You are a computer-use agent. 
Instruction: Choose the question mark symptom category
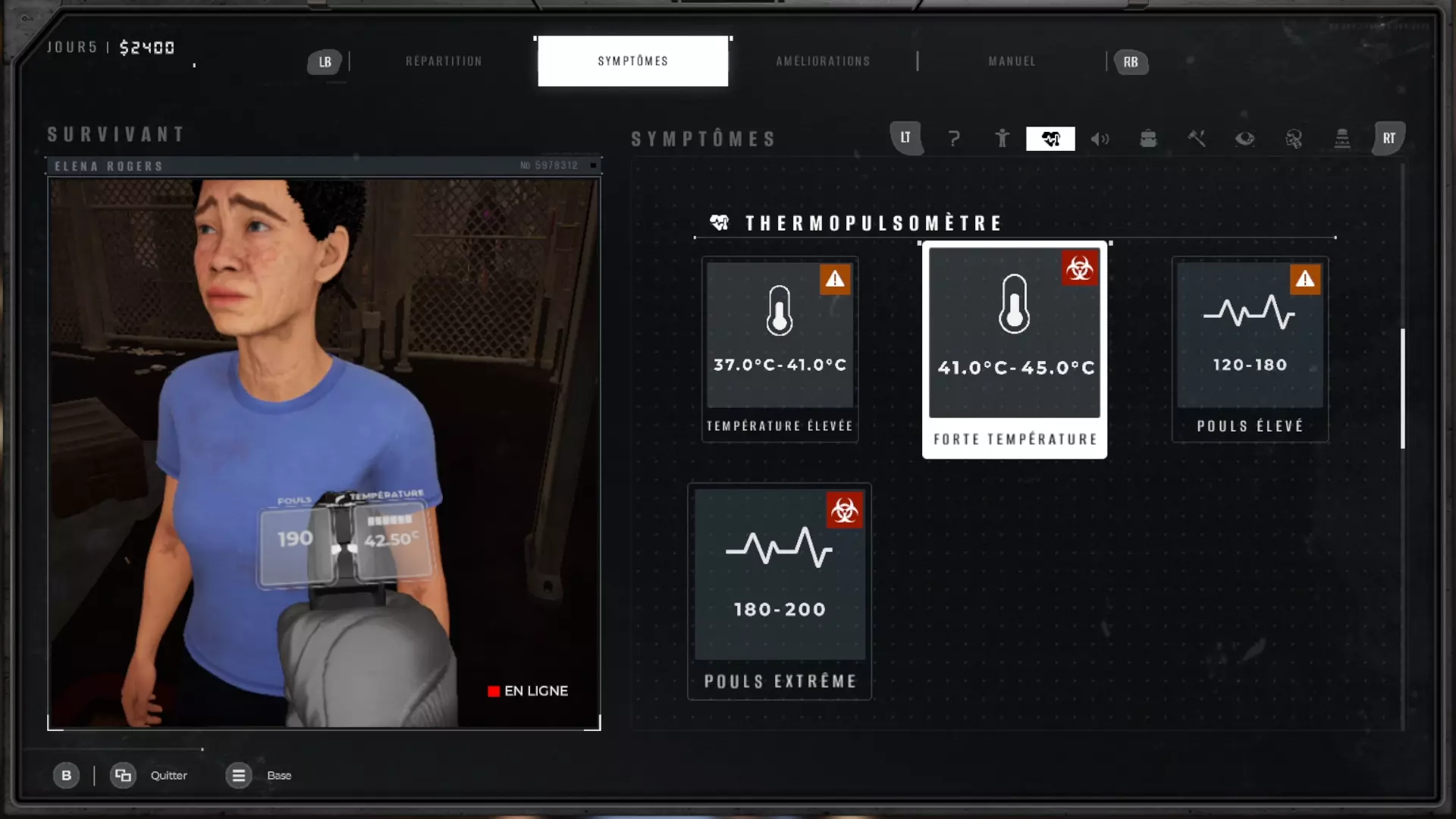tap(954, 139)
